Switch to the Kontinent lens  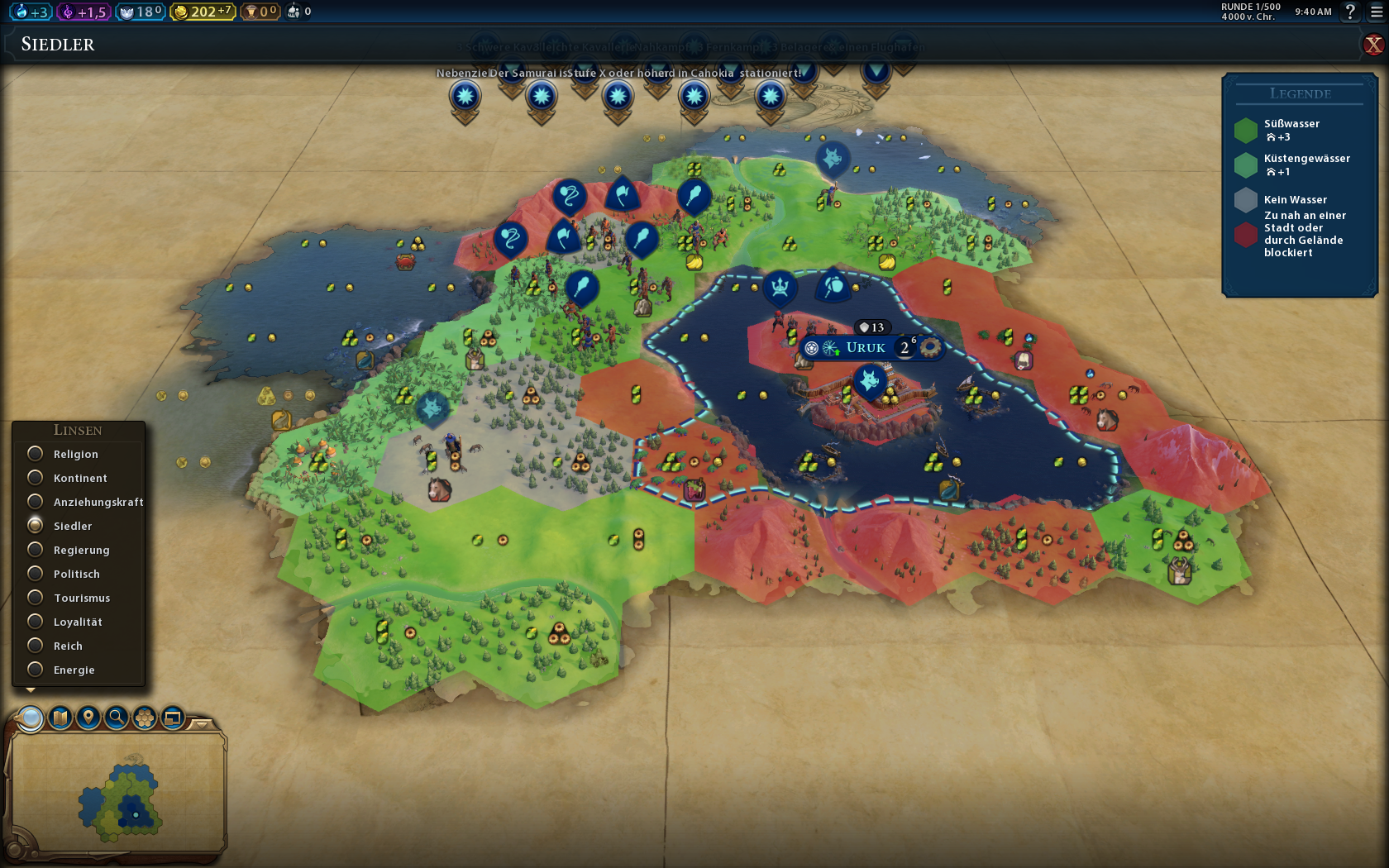36,478
